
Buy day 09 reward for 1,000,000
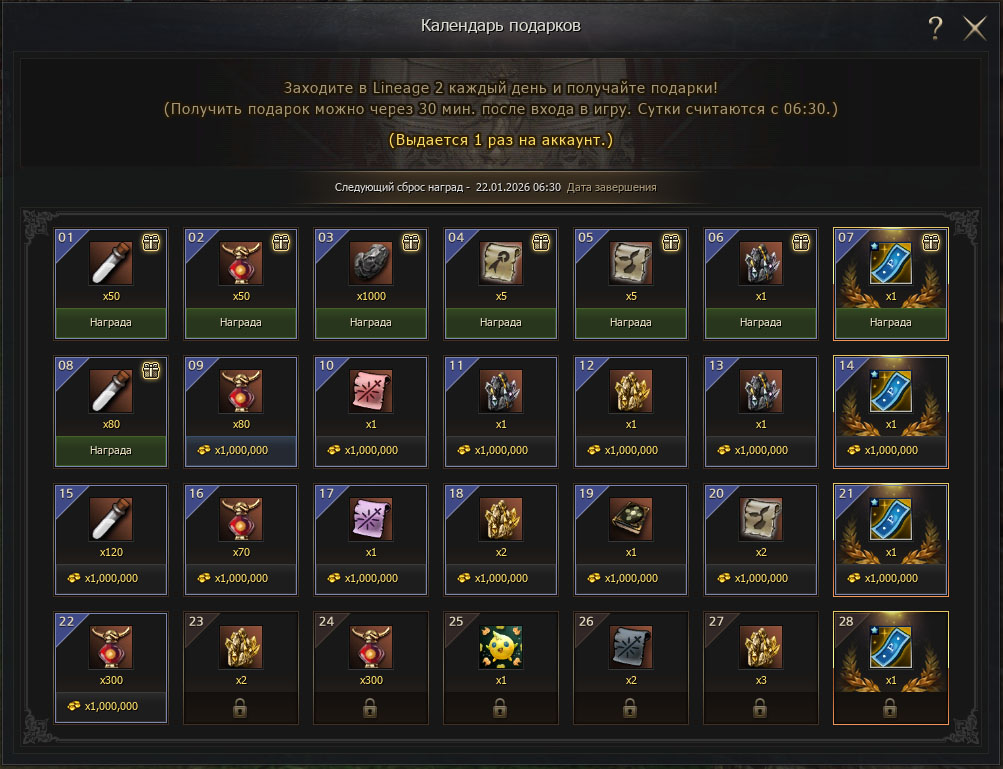240,450
